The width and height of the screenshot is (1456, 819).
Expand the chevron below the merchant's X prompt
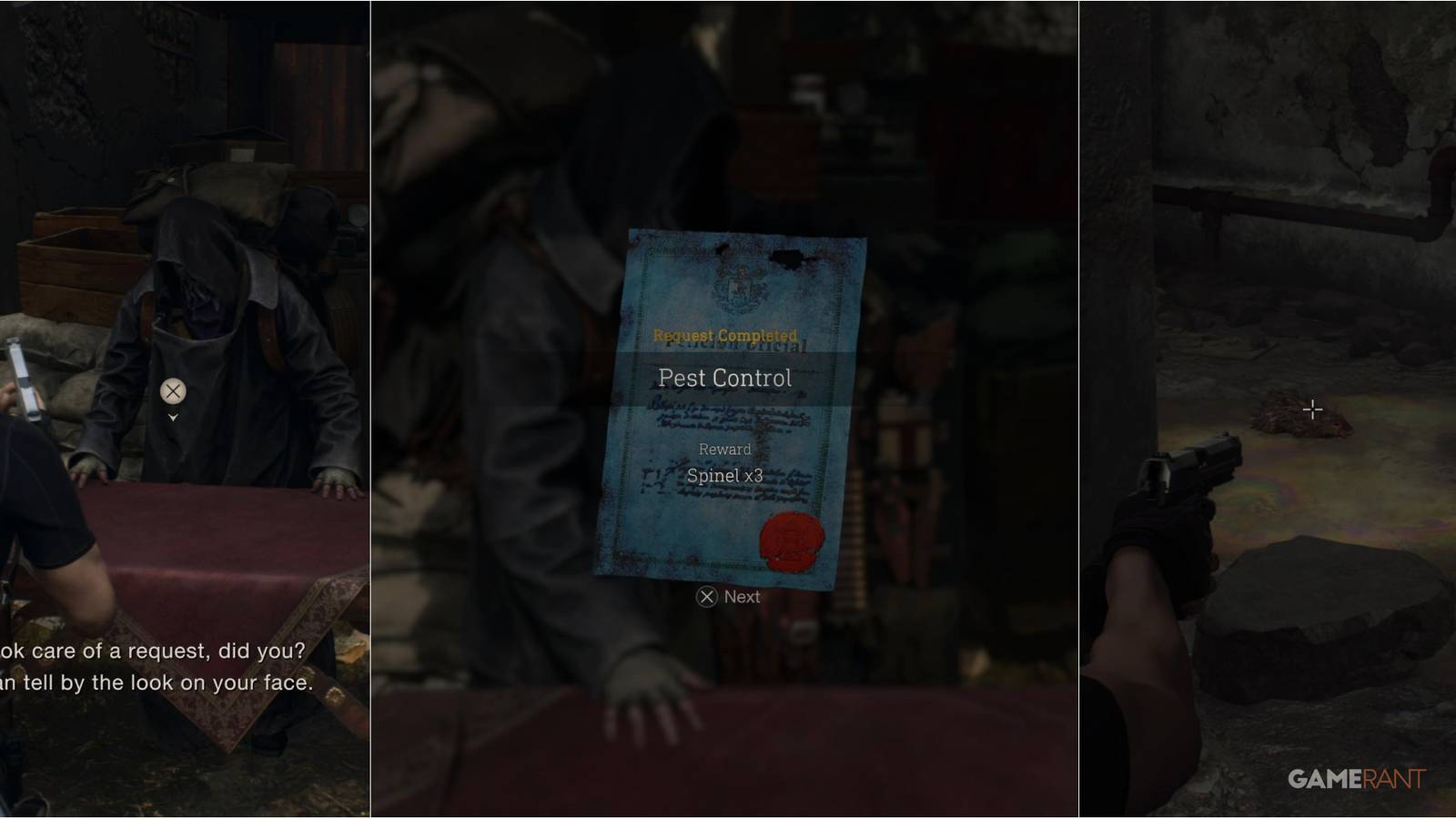pyautogui.click(x=171, y=418)
